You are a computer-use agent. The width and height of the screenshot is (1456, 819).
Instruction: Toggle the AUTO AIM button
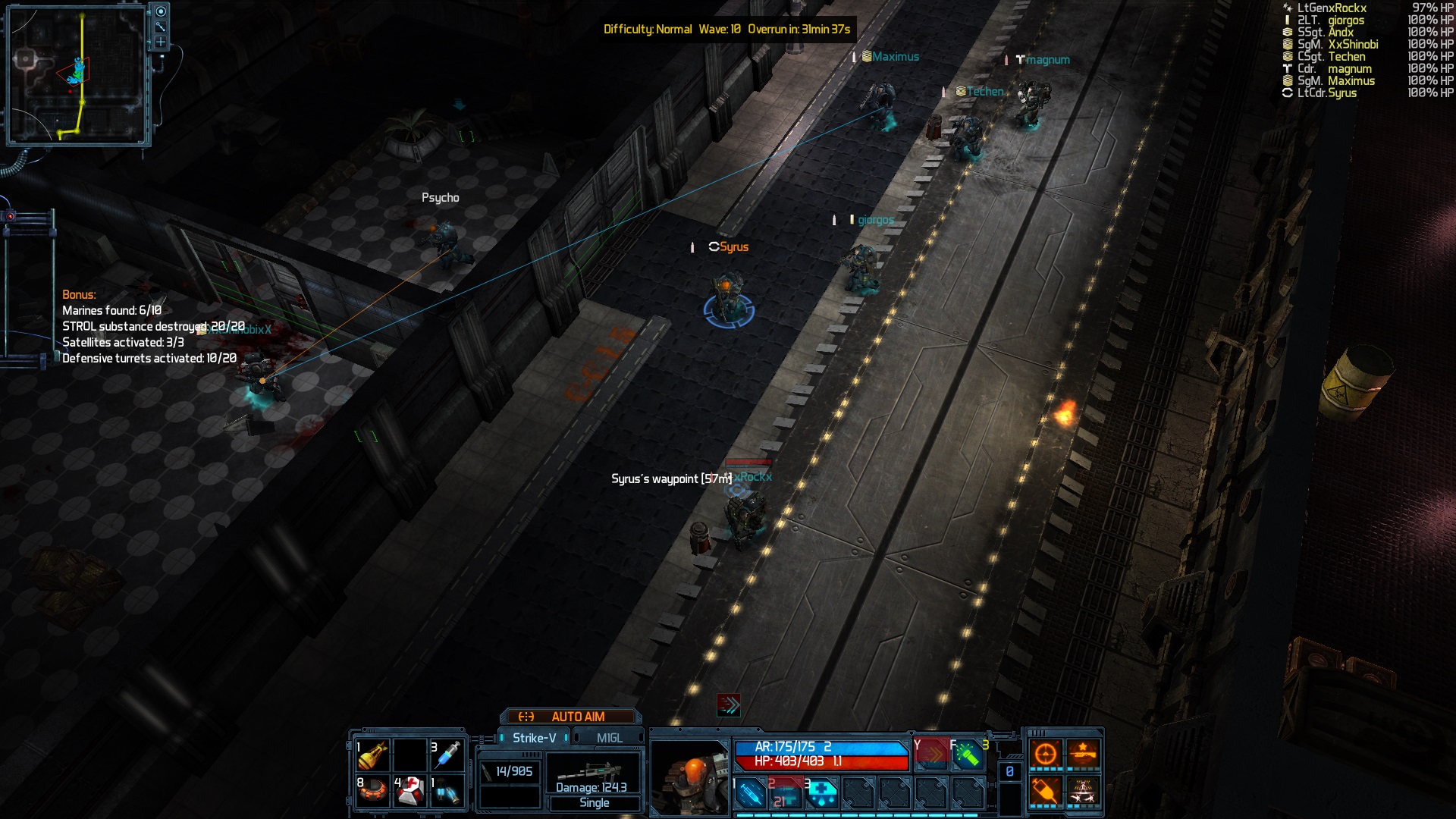click(570, 717)
